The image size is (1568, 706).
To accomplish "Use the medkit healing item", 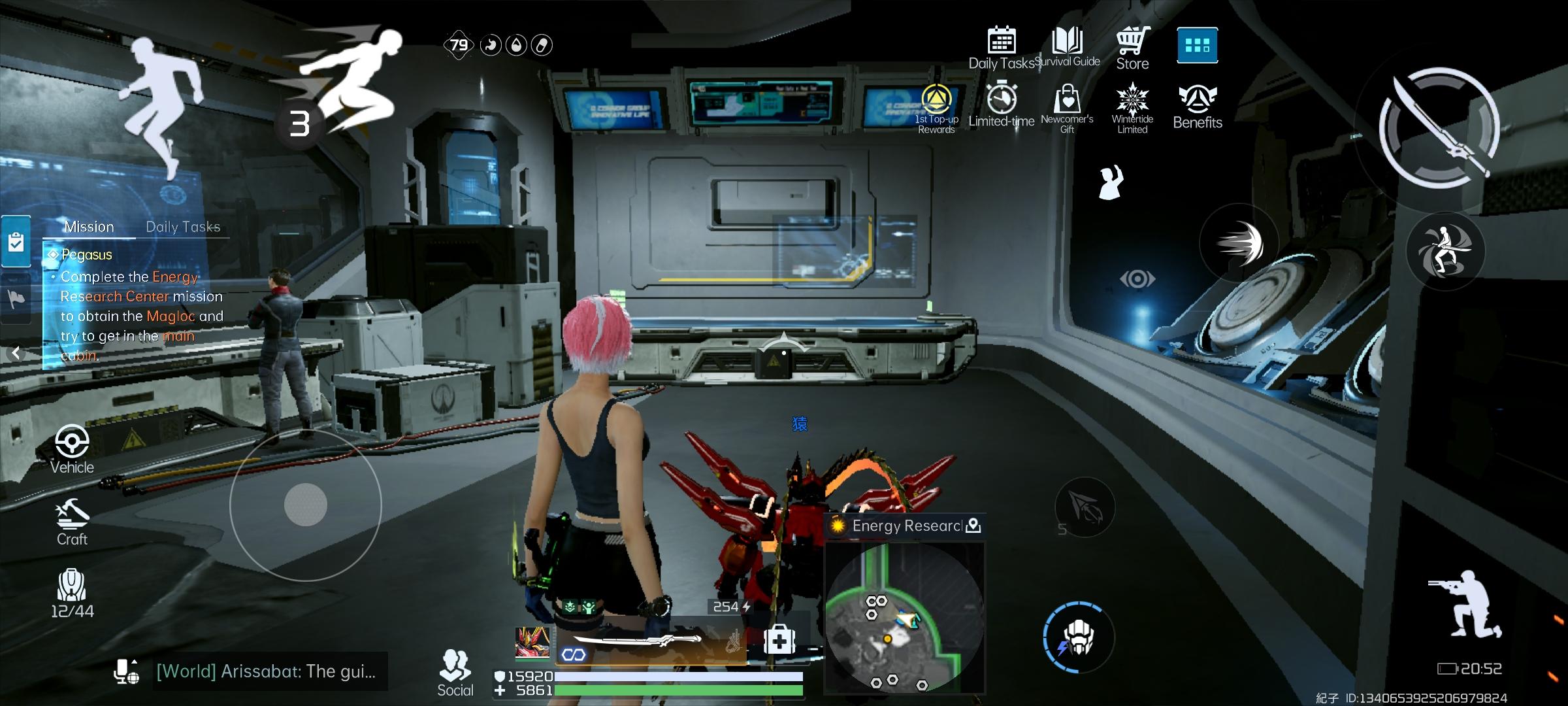I will pos(779,640).
